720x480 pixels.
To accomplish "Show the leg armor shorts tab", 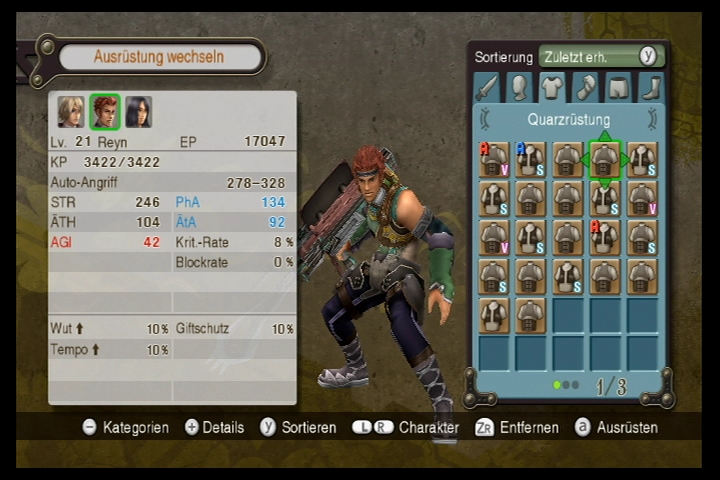I will [618, 88].
